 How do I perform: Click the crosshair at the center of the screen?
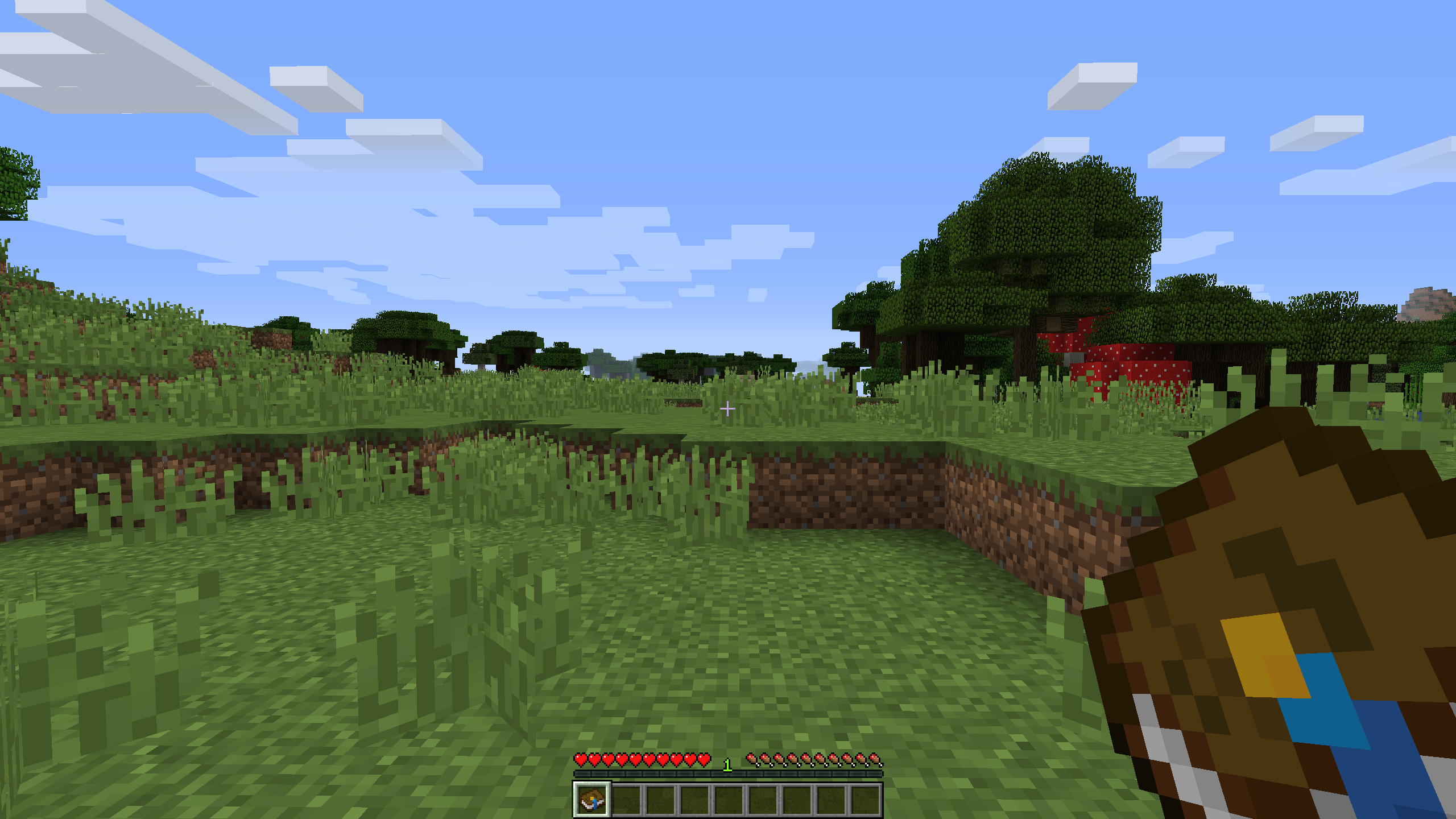tap(728, 408)
